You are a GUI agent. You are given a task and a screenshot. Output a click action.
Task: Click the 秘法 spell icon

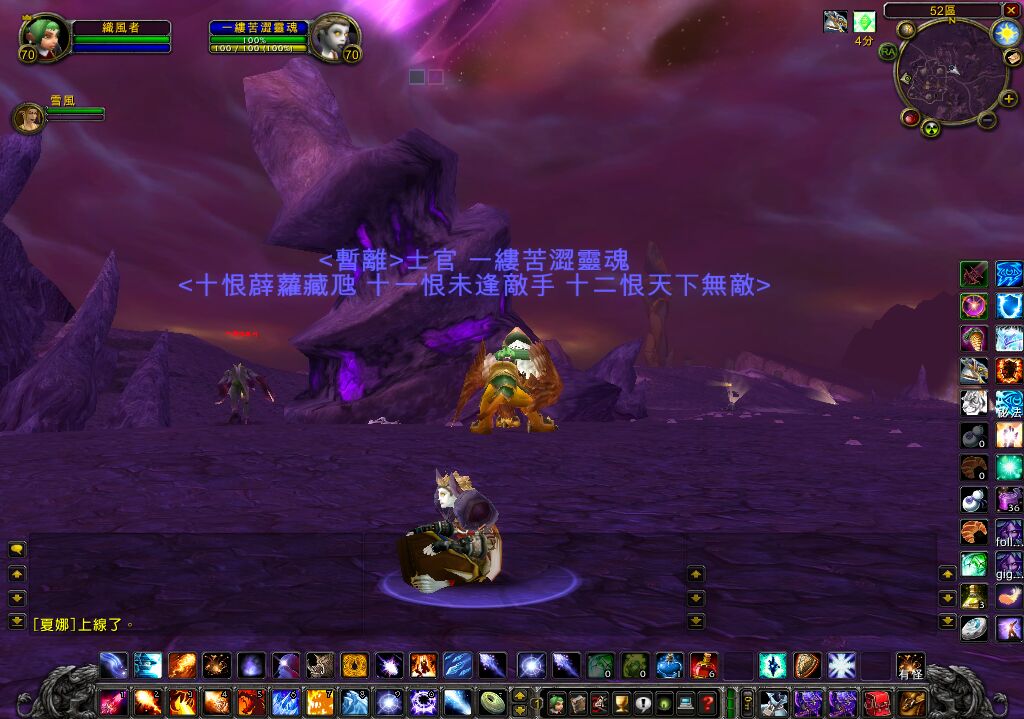[x=1008, y=403]
